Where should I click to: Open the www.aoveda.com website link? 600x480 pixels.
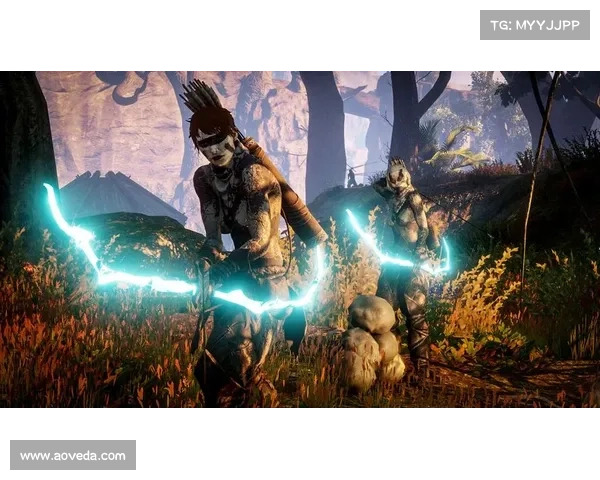coord(72,456)
